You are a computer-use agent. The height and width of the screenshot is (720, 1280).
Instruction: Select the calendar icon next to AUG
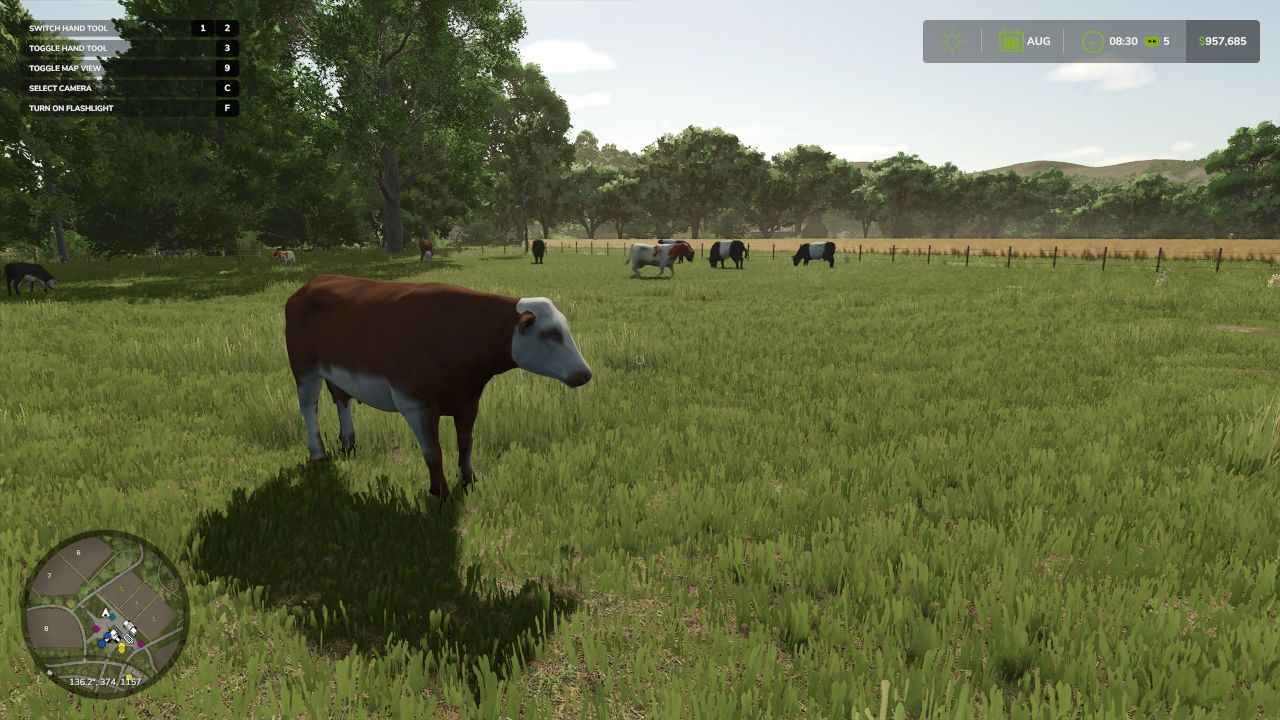click(1013, 41)
